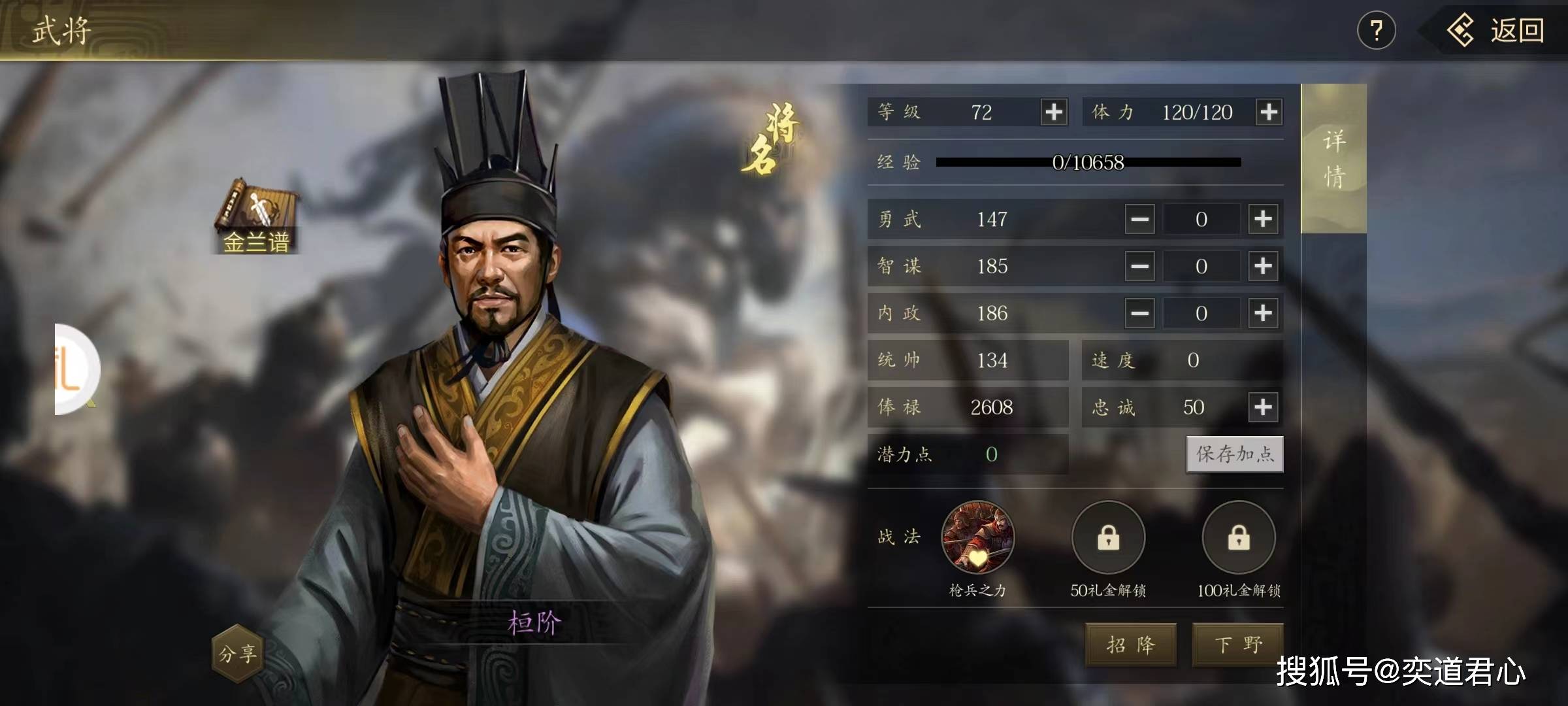
Task: Increase 忠诚 loyalty with its plus button
Action: [x=1264, y=407]
